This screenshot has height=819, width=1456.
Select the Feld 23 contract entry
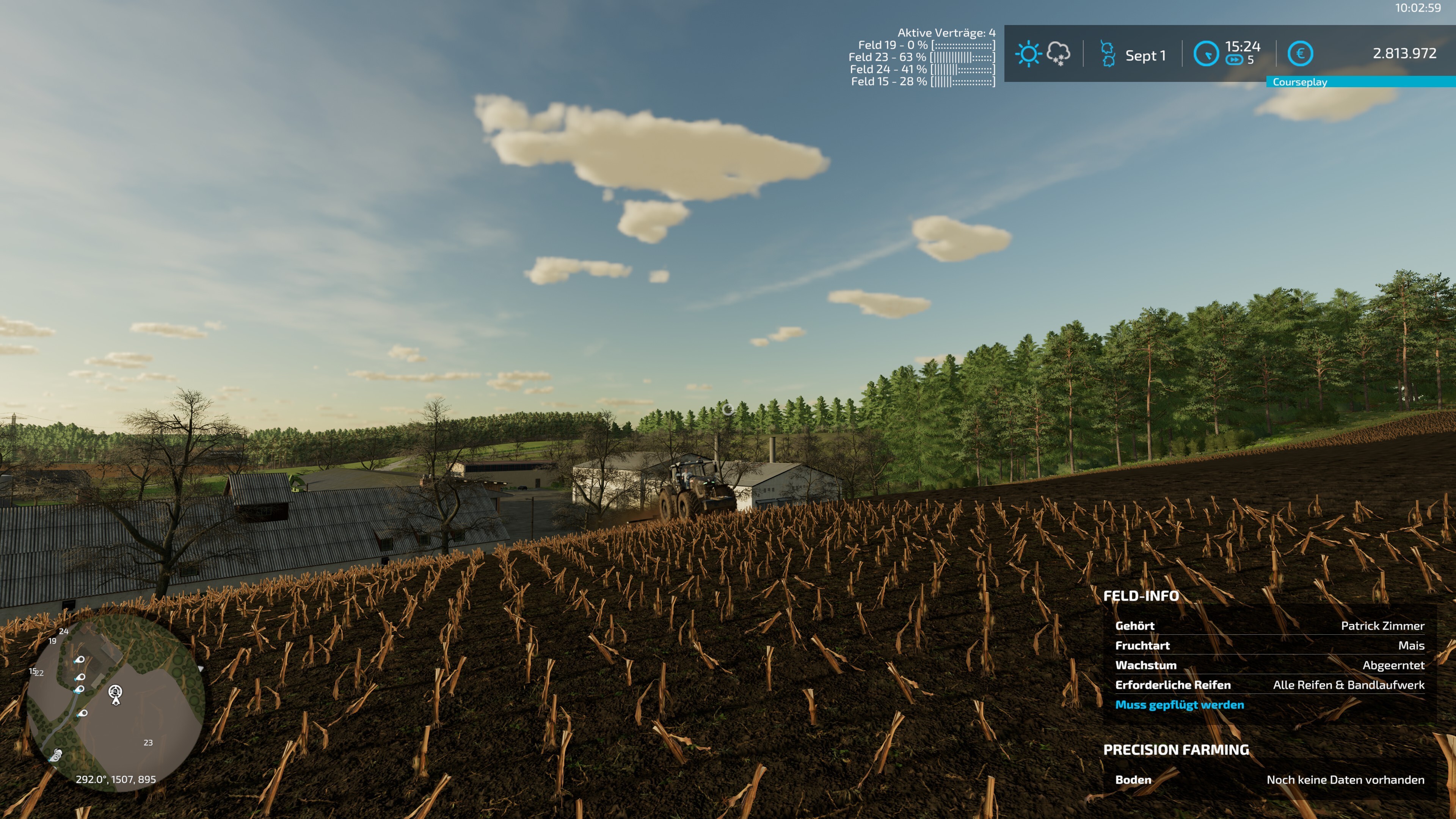pos(921,57)
